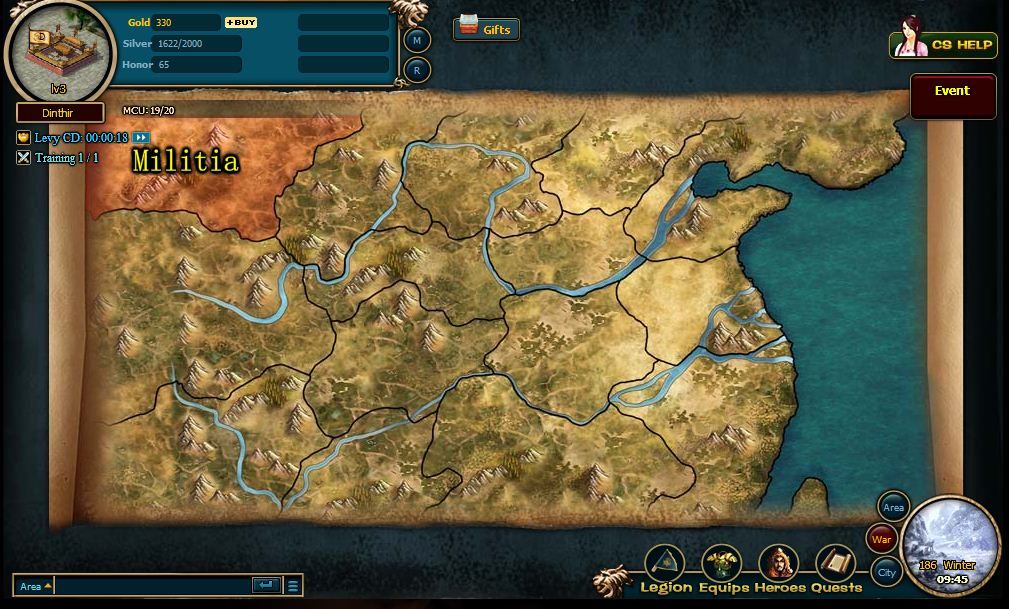This screenshot has height=609, width=1009.
Task: Send the chat message with enter button
Action: click(266, 586)
